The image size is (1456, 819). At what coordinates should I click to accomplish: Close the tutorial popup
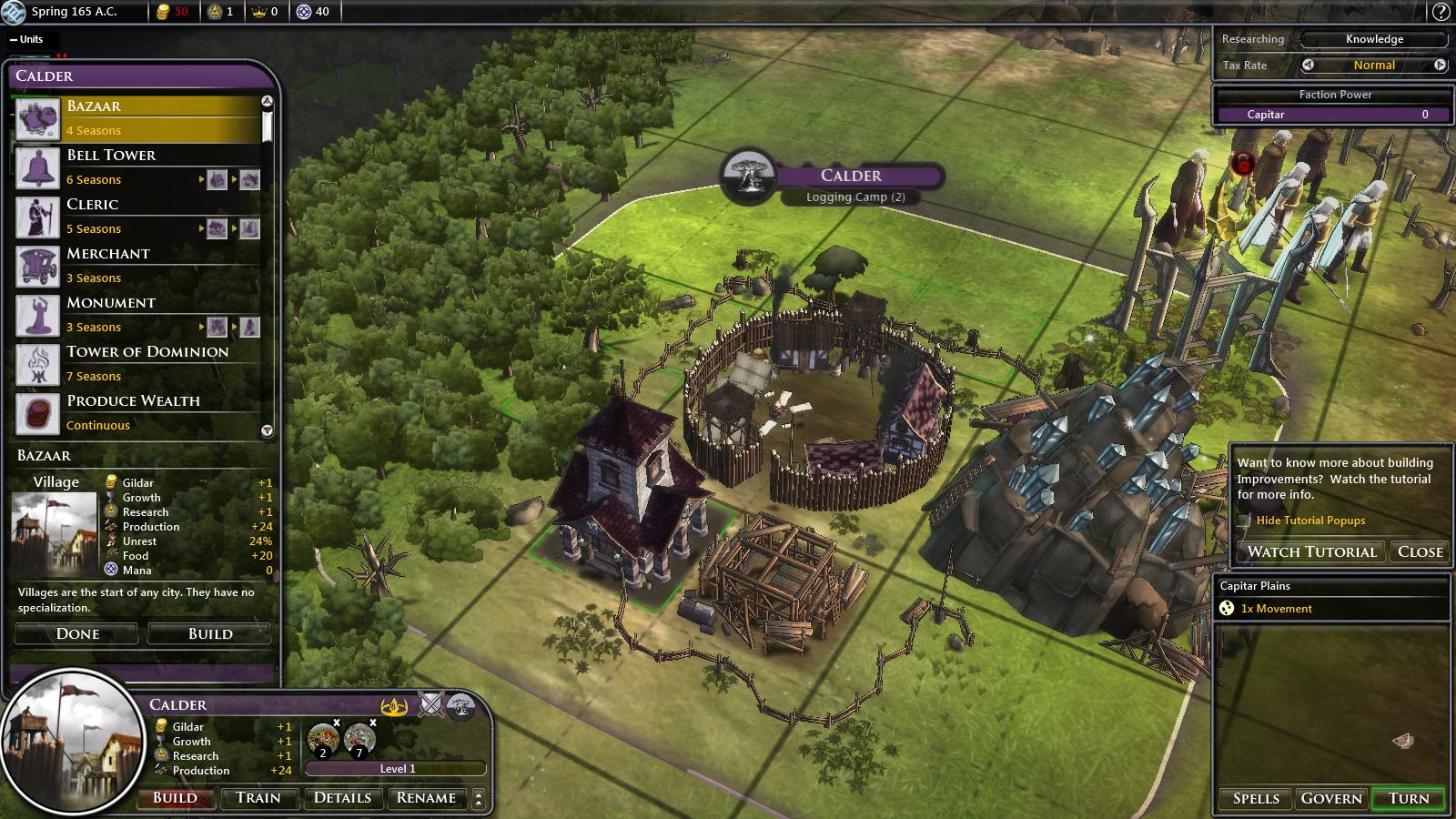click(1420, 551)
